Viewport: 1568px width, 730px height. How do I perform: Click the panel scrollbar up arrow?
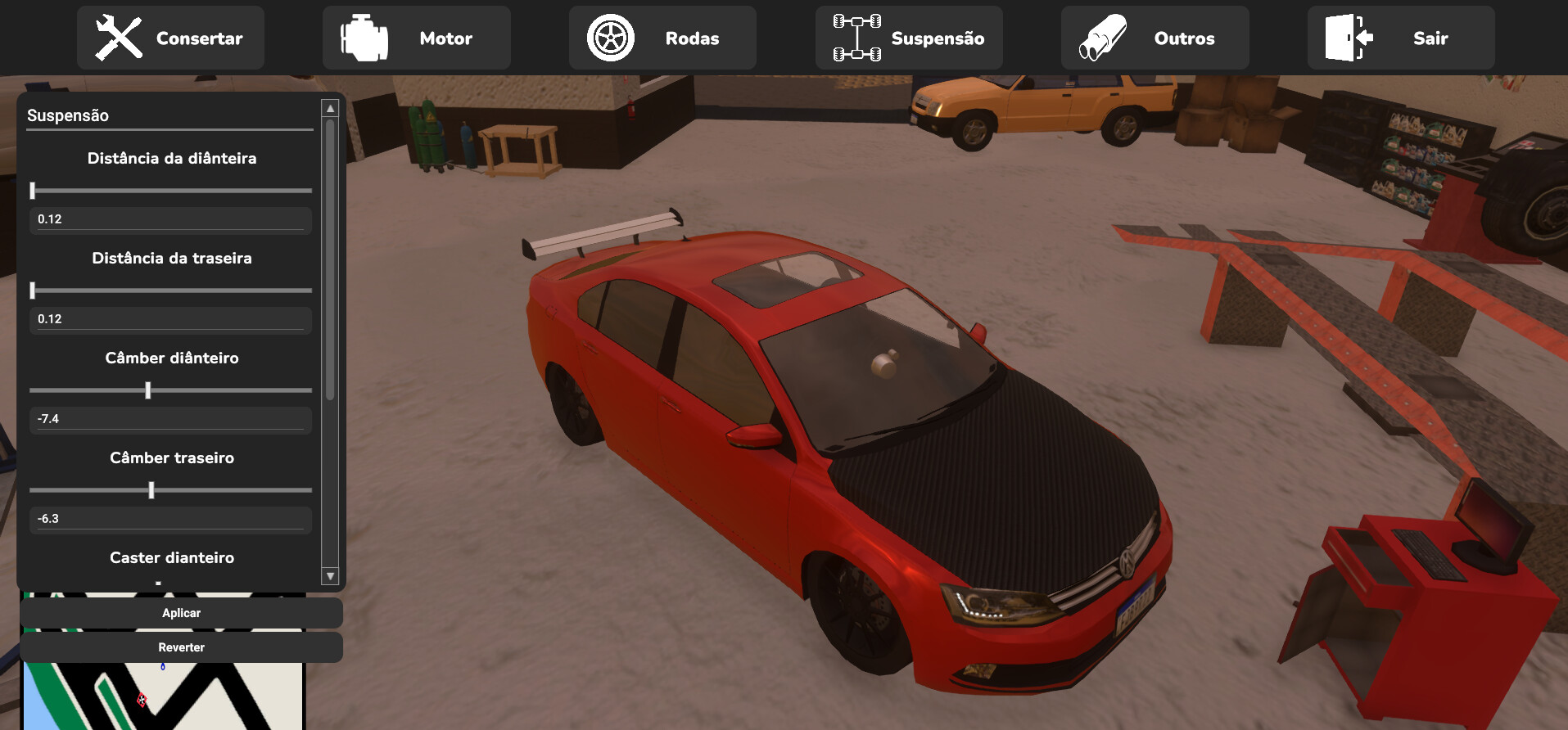[x=330, y=106]
